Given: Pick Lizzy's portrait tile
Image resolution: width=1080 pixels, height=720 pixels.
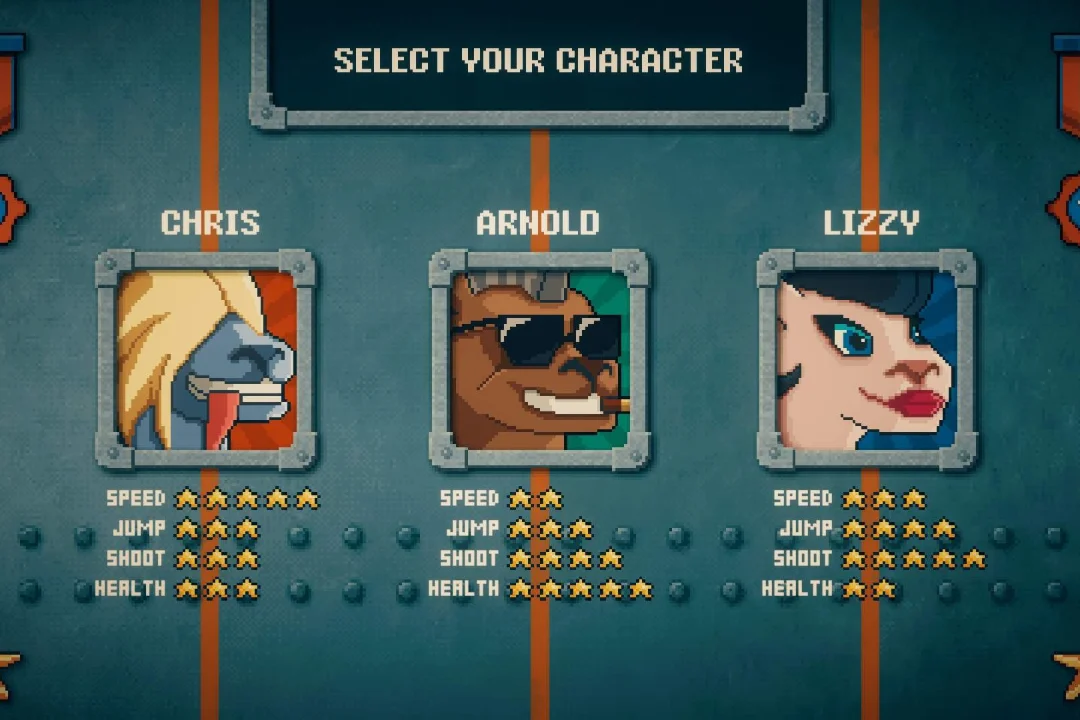Looking at the screenshot, I should point(867,360).
